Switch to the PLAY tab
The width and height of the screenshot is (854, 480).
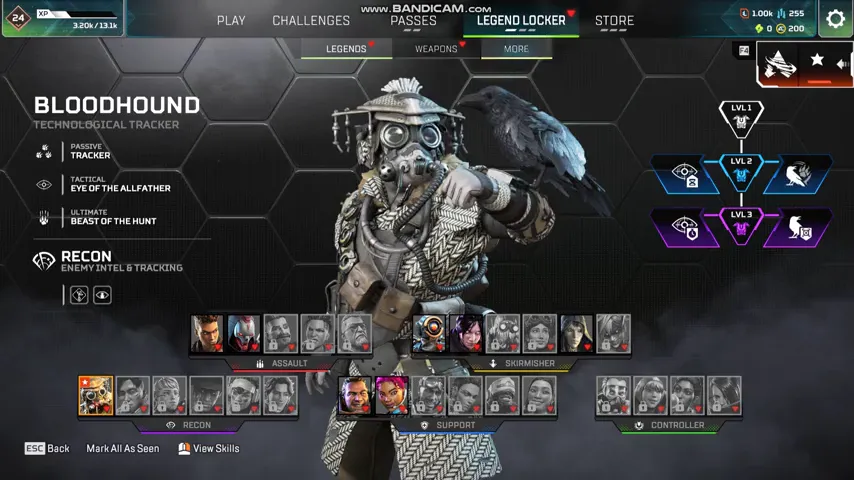[231, 20]
